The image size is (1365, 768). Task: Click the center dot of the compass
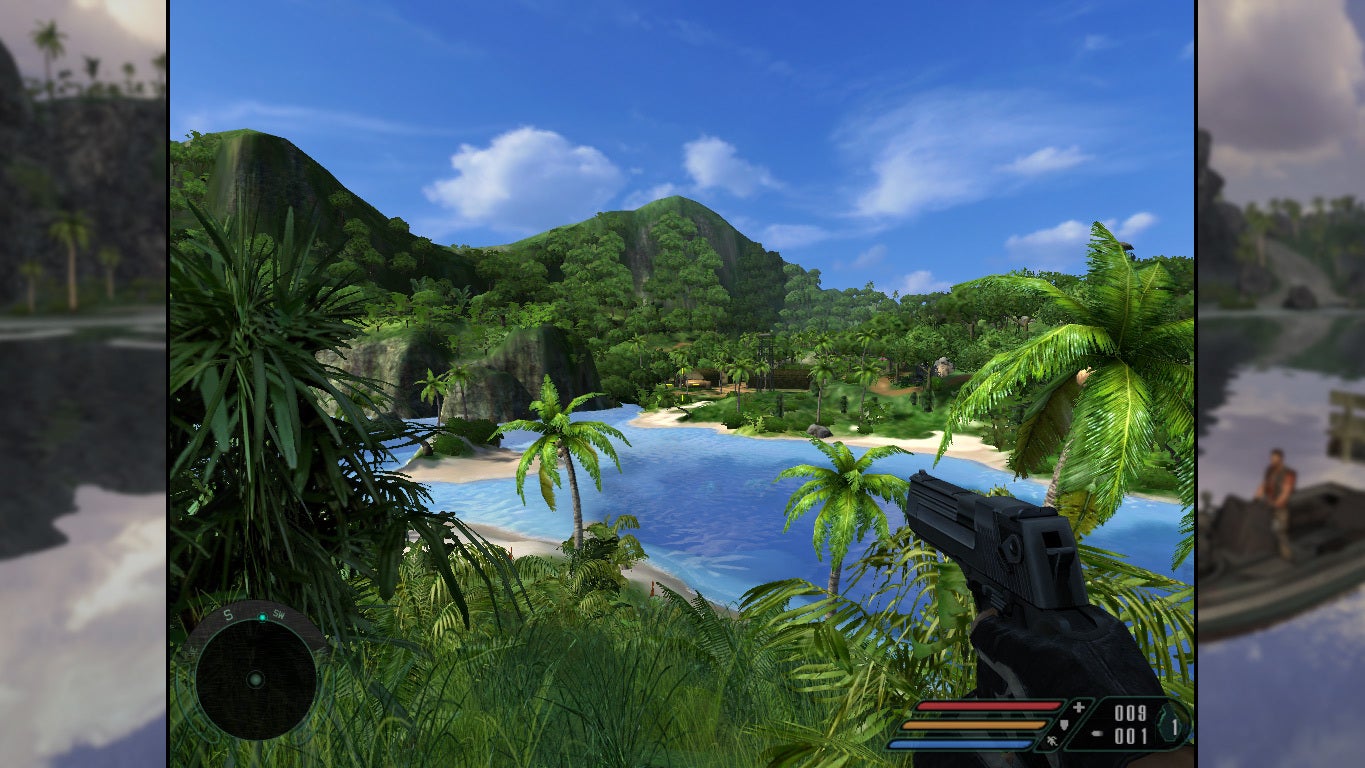(256, 679)
